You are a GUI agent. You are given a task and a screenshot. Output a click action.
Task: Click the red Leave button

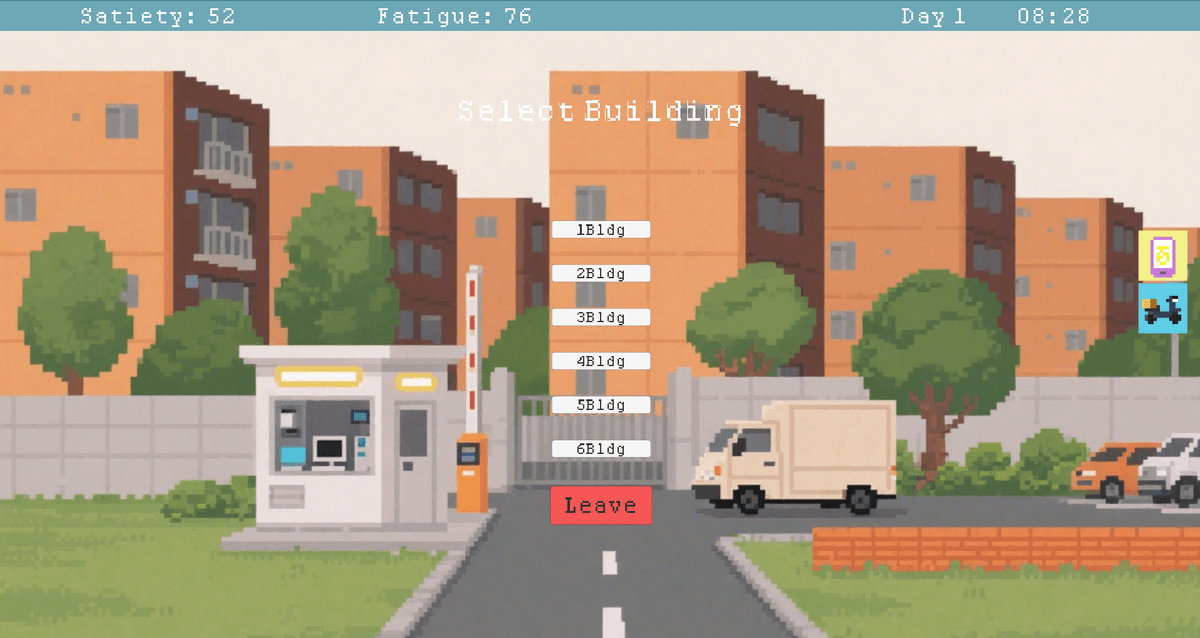tap(601, 505)
